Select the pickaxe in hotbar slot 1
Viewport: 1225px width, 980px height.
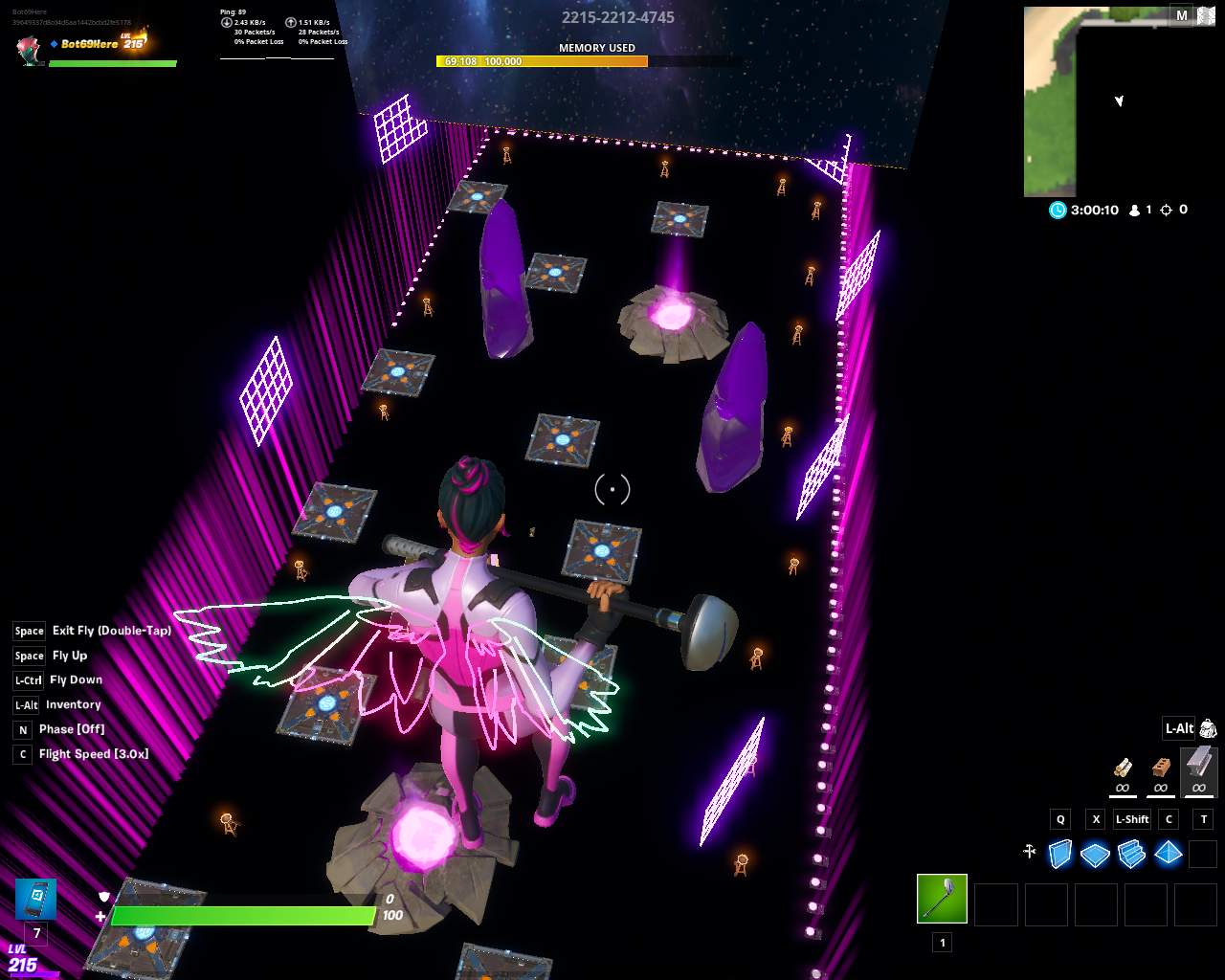point(942,898)
